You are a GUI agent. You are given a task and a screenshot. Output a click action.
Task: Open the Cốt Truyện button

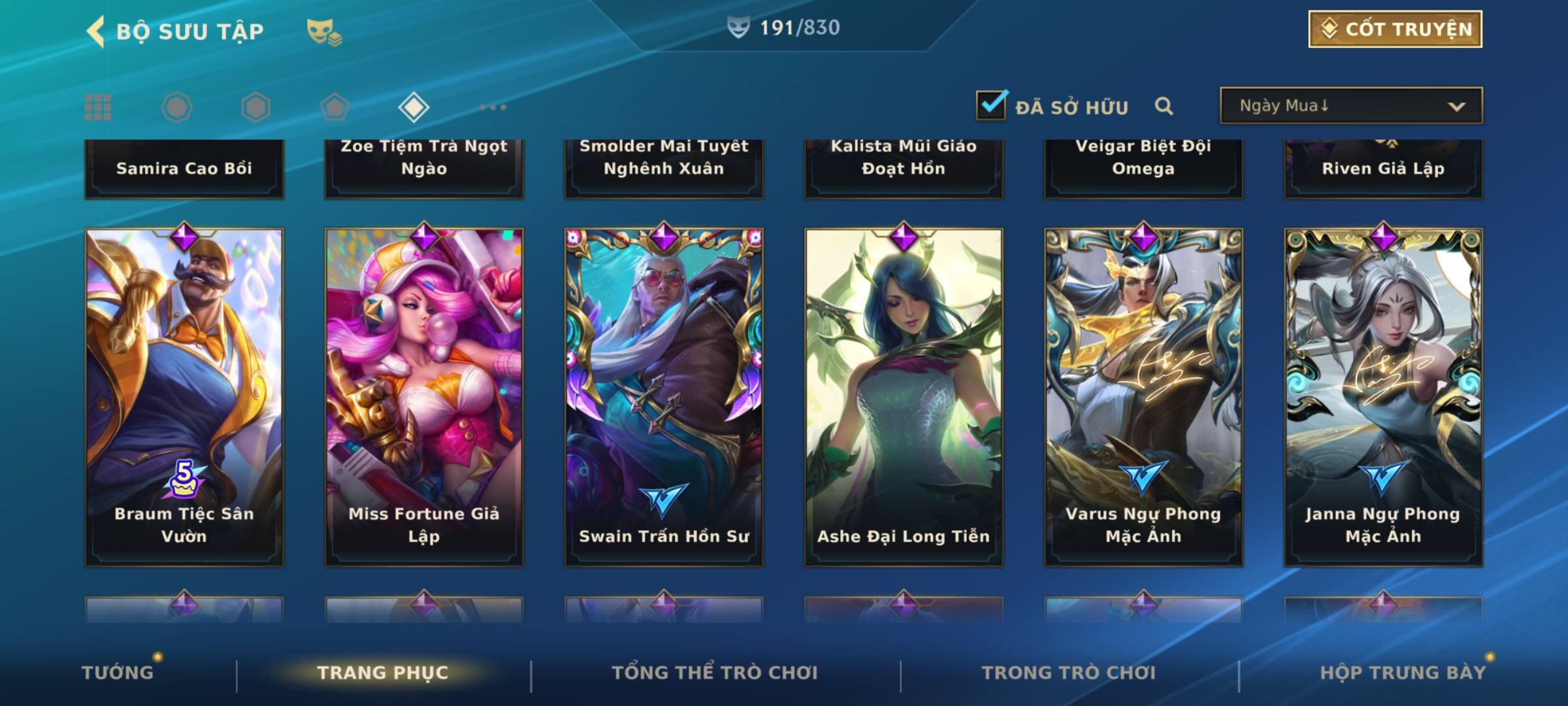[x=1395, y=29]
